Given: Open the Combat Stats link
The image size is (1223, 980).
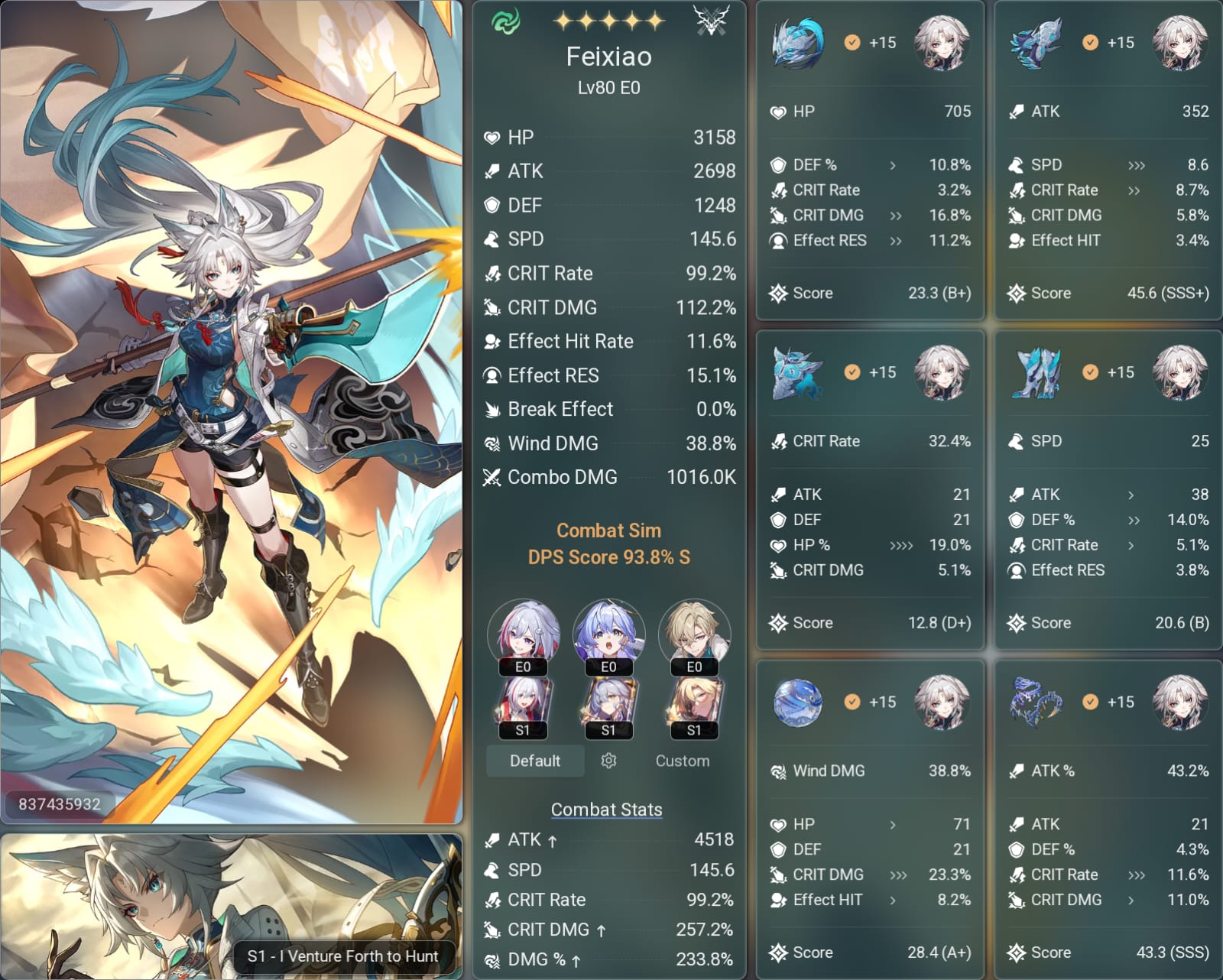Looking at the screenshot, I should pyautogui.click(x=606, y=809).
